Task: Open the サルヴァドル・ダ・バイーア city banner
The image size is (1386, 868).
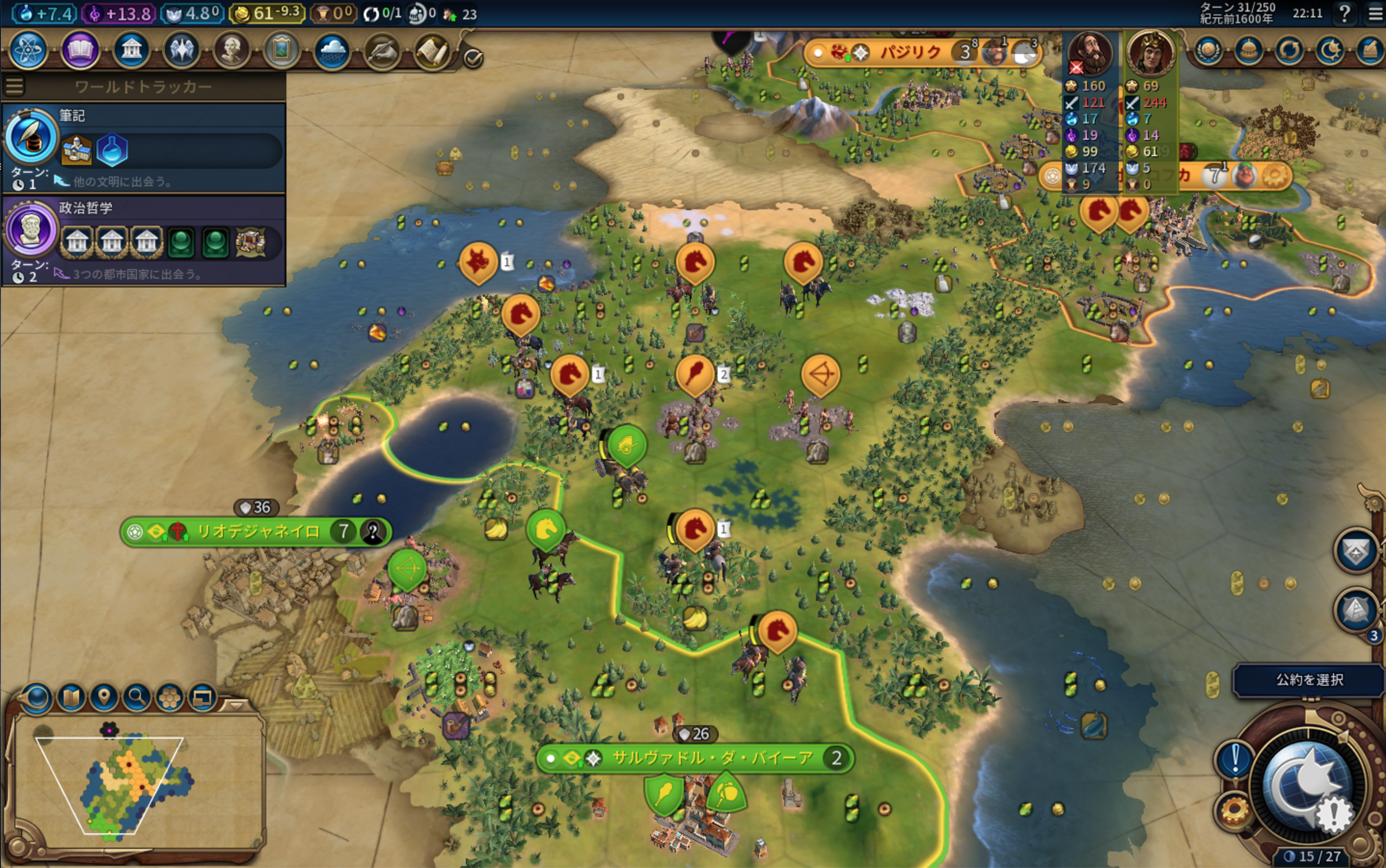Action: 712,758
